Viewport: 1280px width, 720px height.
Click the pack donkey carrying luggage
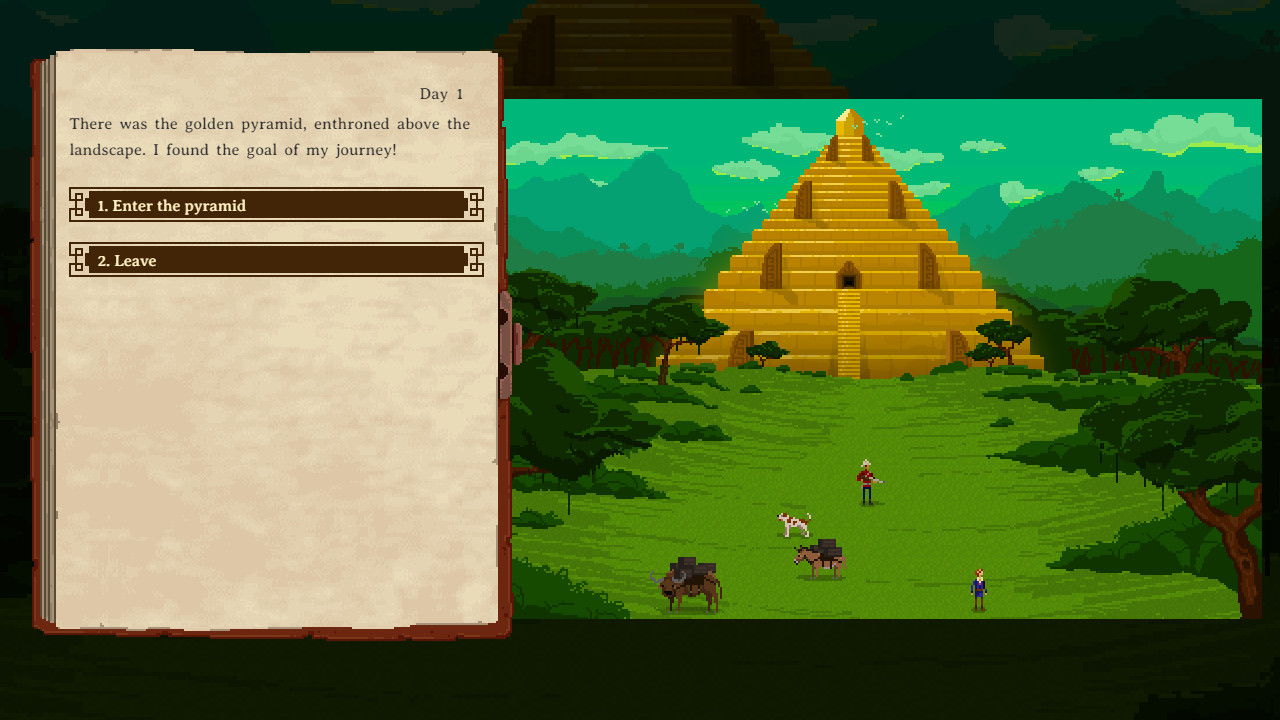[x=820, y=558]
